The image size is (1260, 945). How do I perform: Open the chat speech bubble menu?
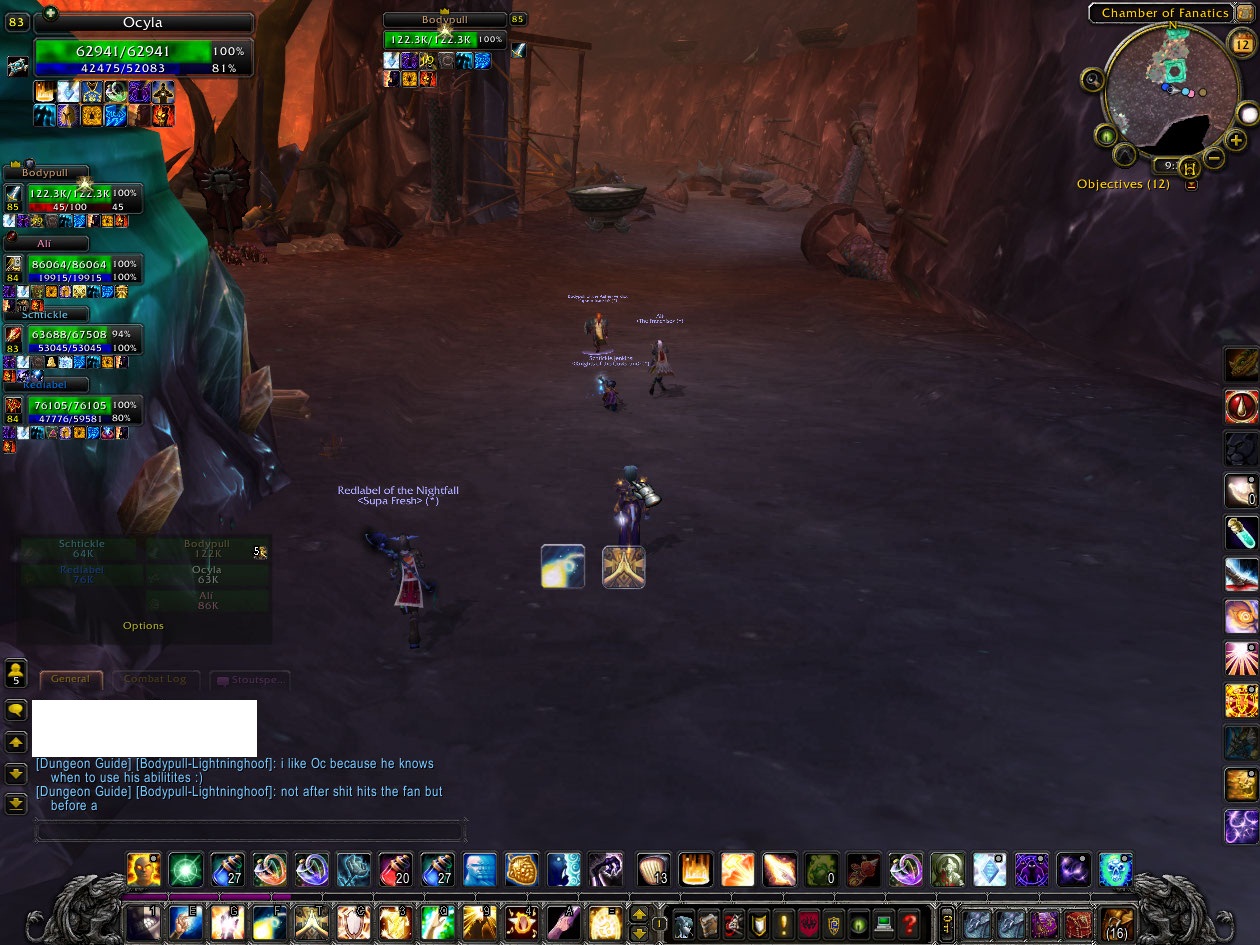pos(16,710)
